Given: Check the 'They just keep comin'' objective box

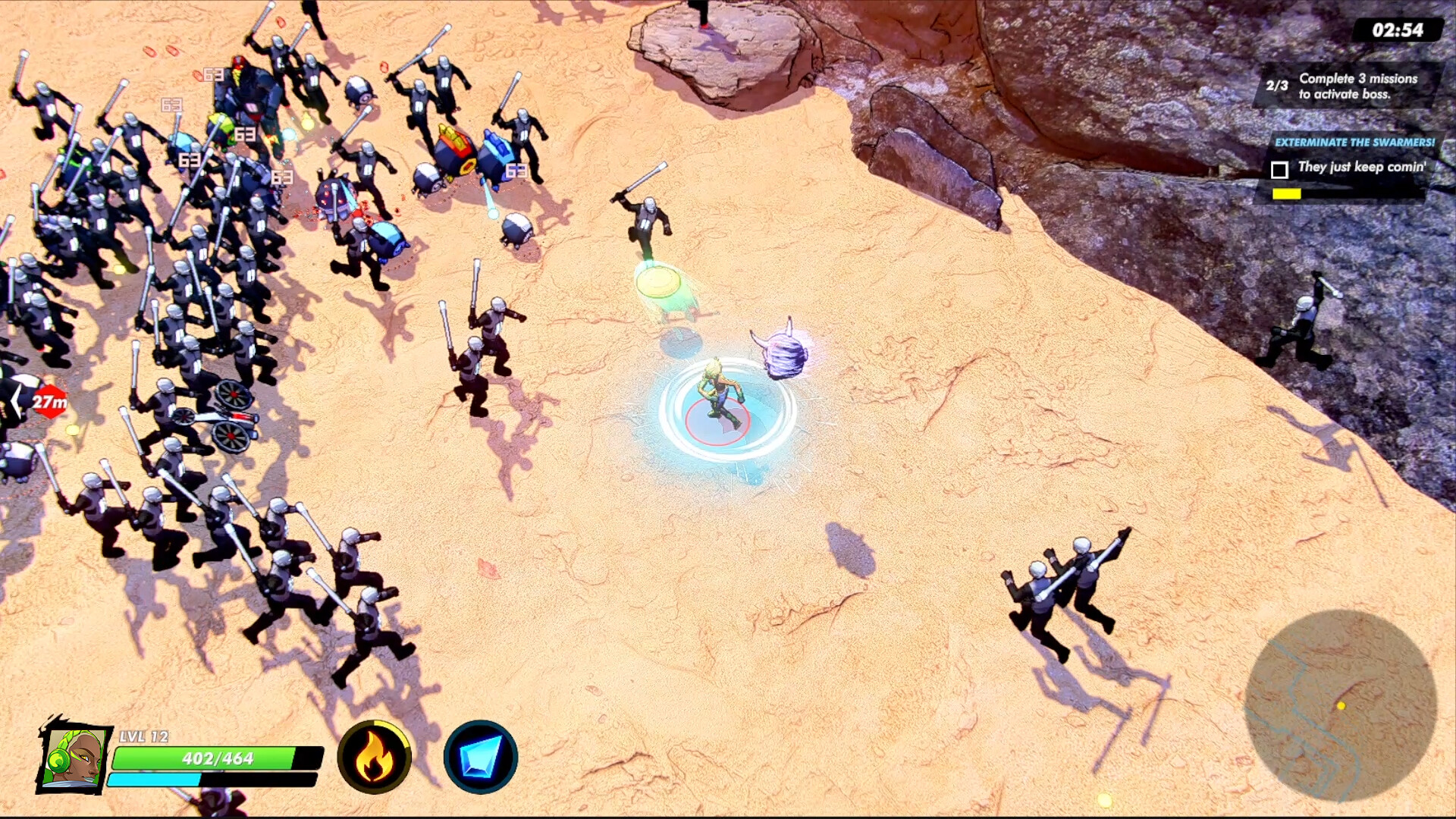Looking at the screenshot, I should click(x=1281, y=168).
